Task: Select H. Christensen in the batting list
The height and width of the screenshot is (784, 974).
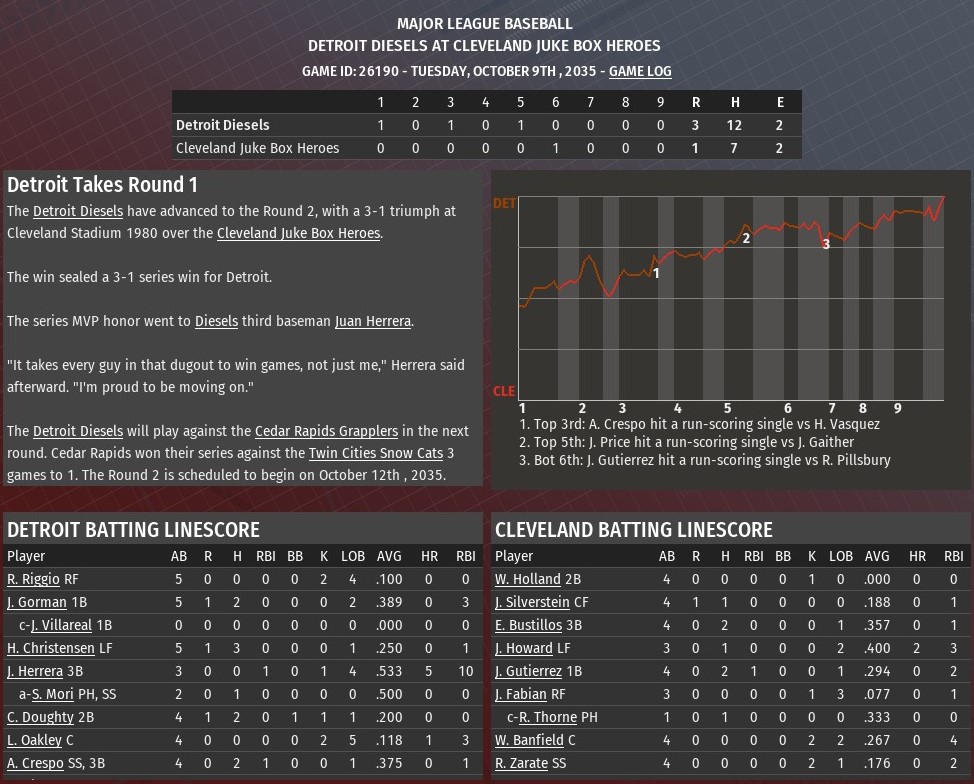Action: coord(50,648)
